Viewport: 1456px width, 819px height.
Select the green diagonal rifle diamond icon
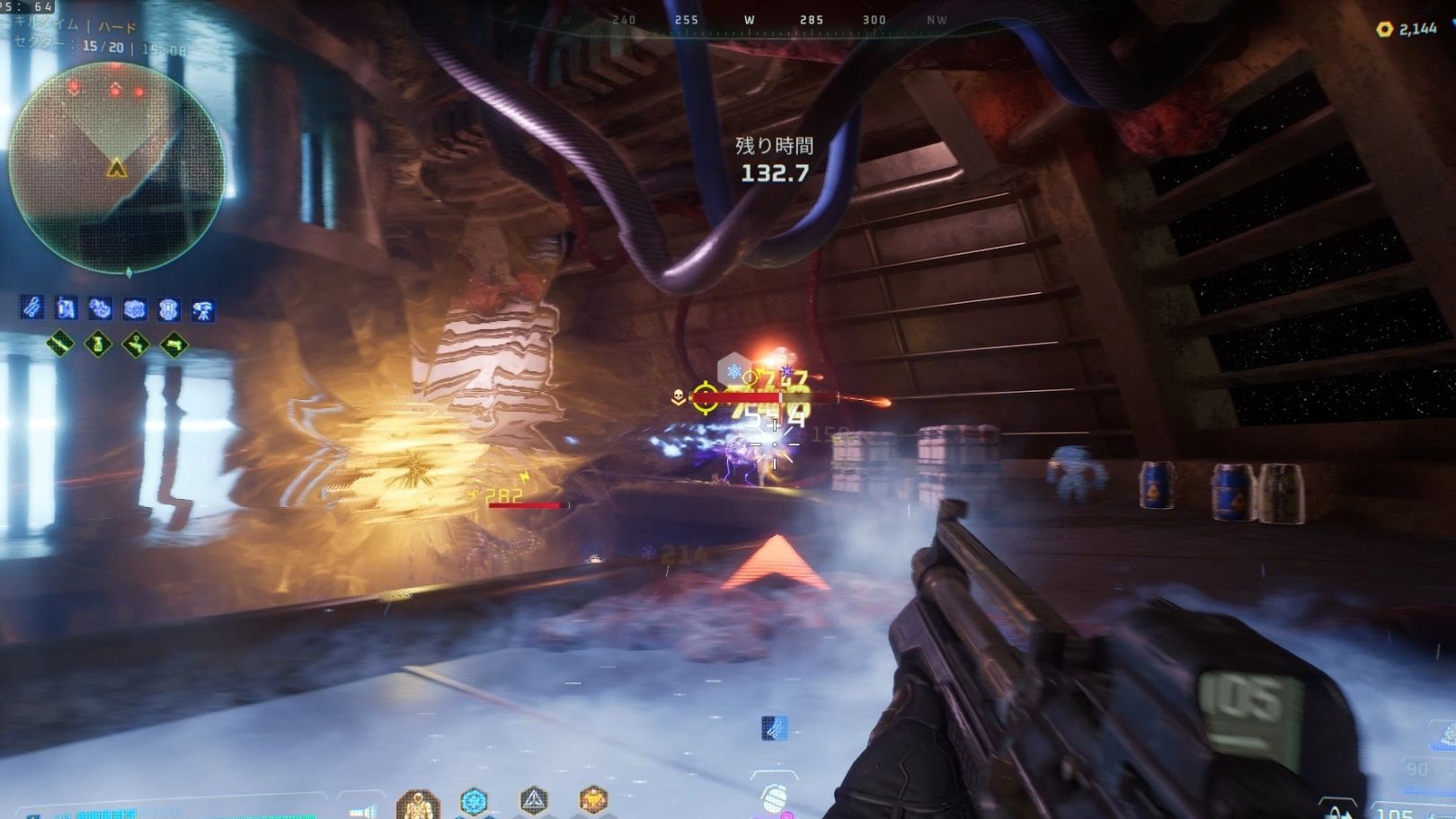[x=59, y=343]
